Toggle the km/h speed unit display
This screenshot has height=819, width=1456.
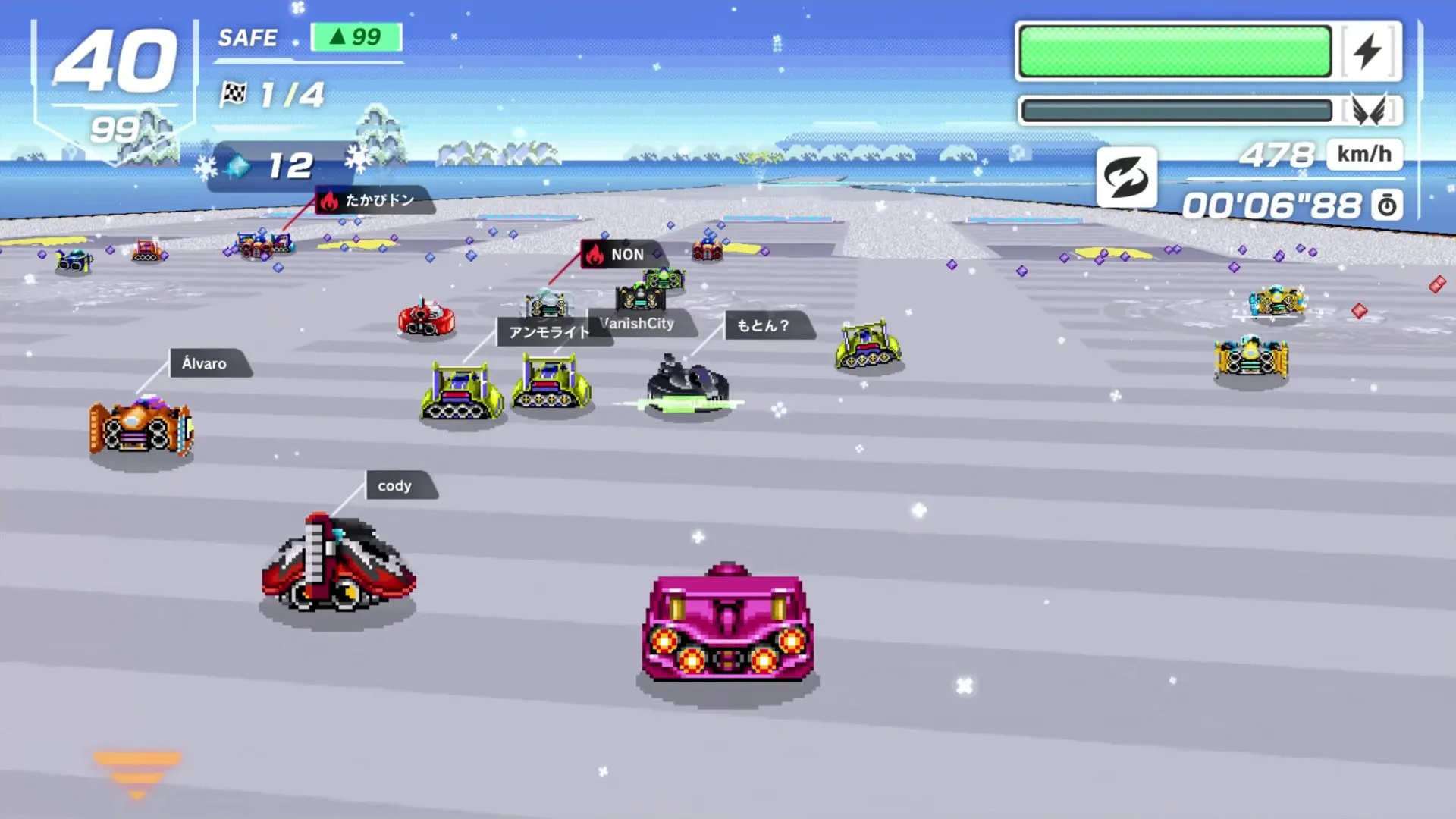tap(1363, 154)
